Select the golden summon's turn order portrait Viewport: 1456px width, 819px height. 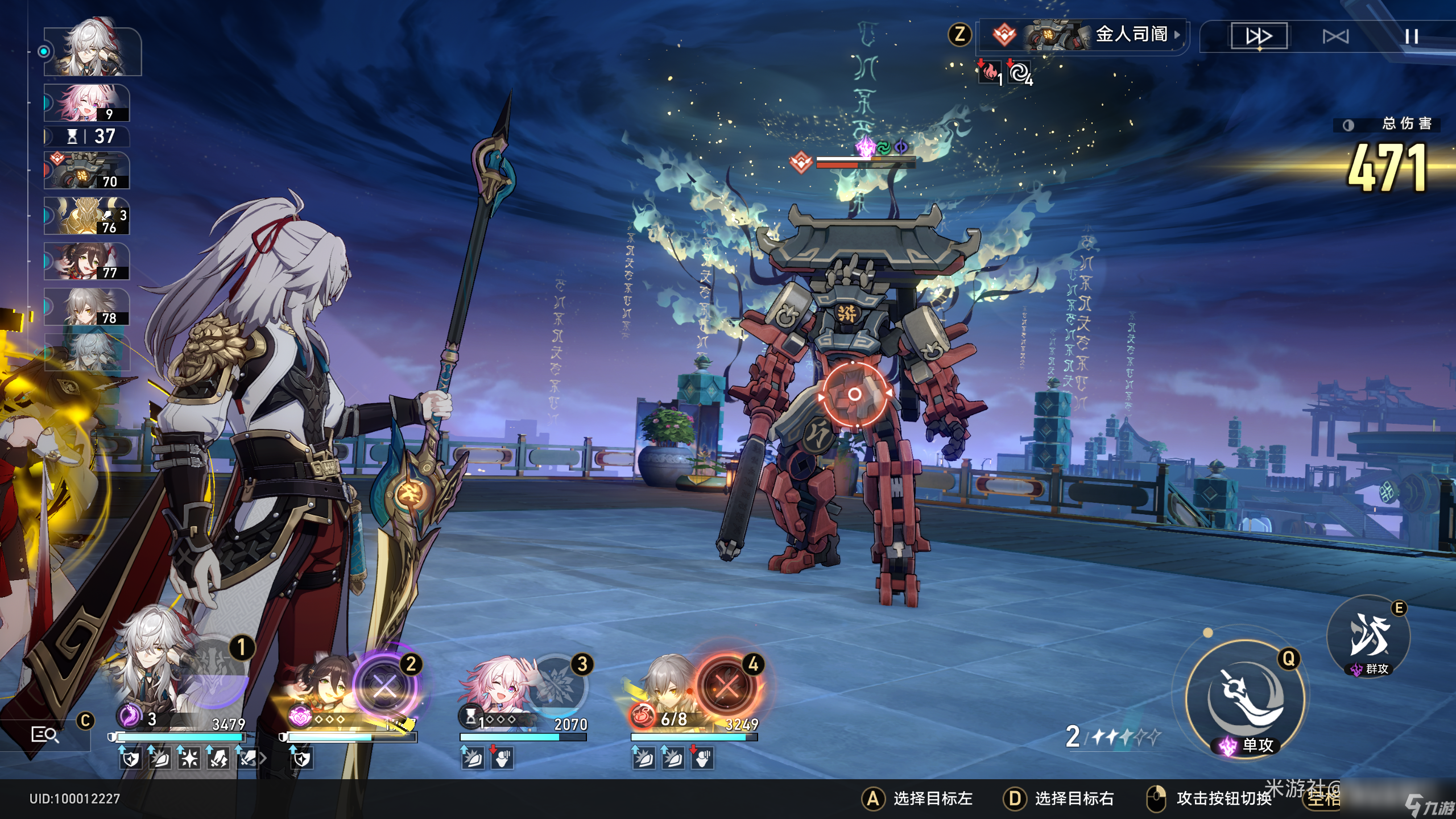(87, 216)
